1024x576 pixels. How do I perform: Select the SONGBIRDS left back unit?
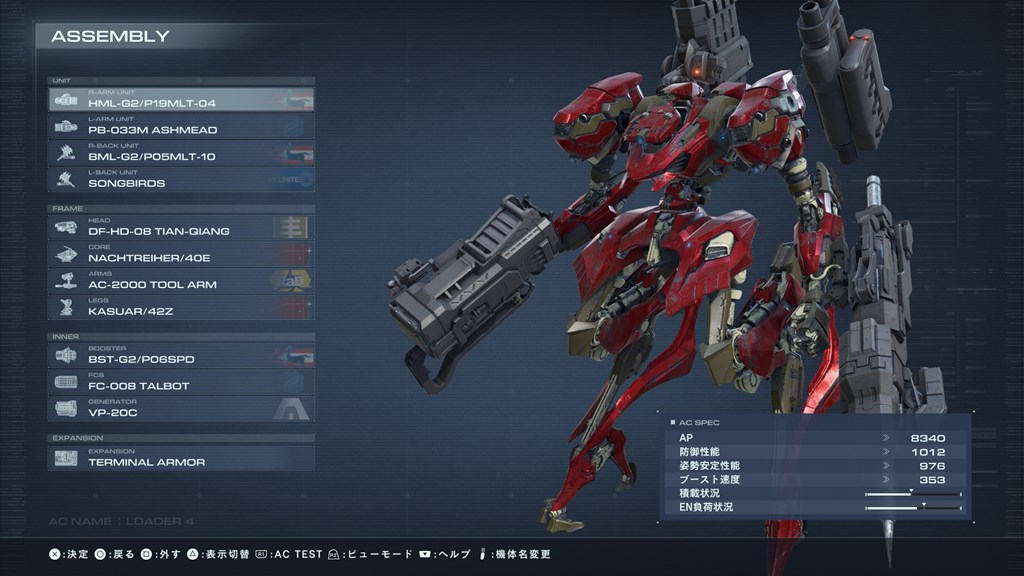tap(181, 180)
